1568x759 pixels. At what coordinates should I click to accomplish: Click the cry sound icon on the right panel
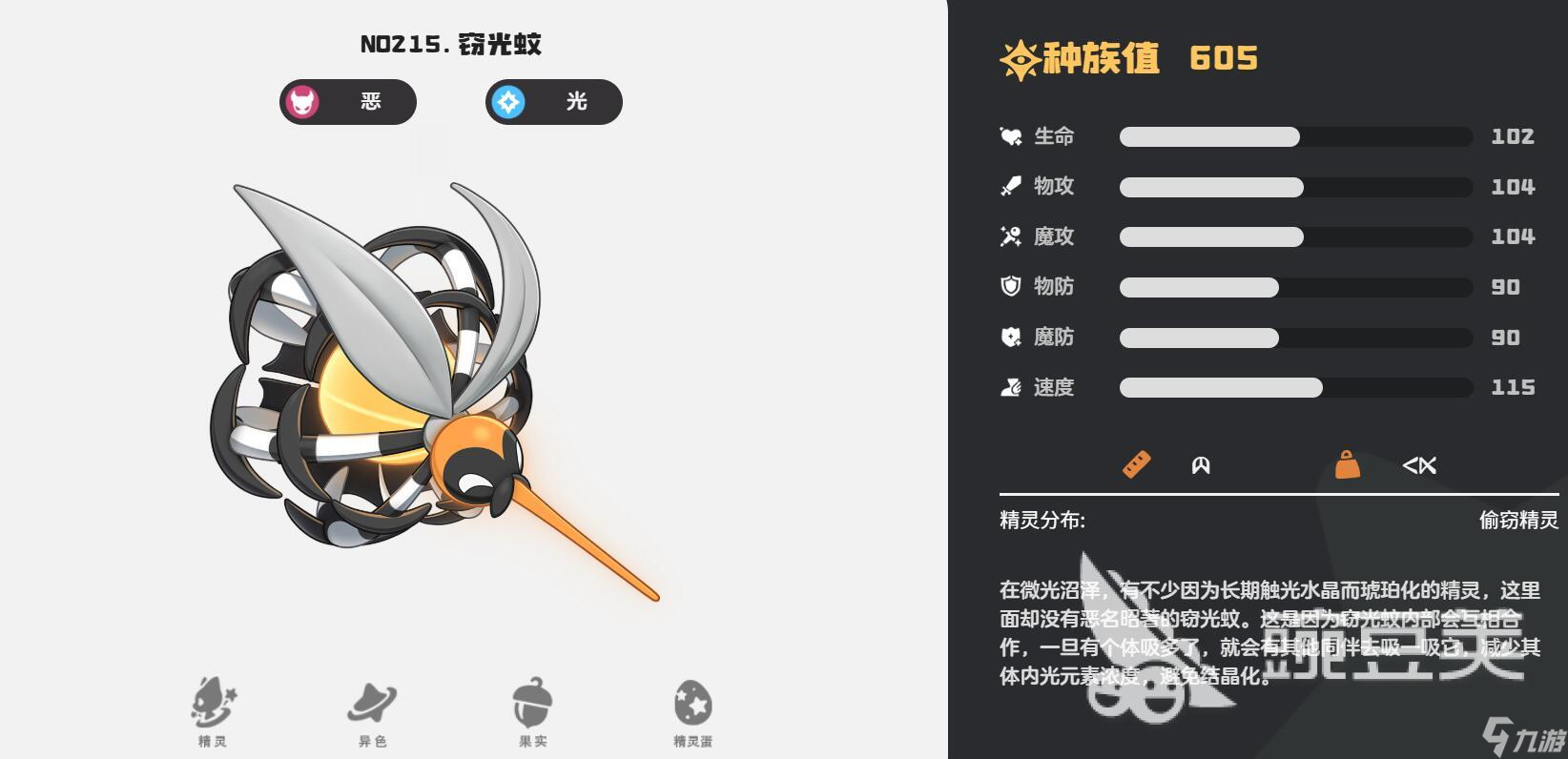1420,465
